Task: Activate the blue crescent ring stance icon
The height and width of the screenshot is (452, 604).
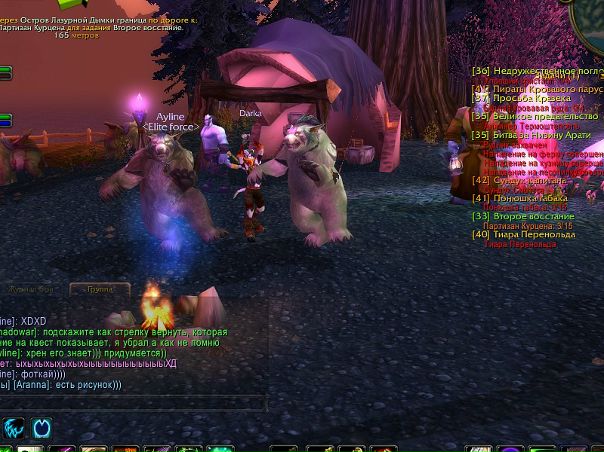Action: tap(43, 428)
